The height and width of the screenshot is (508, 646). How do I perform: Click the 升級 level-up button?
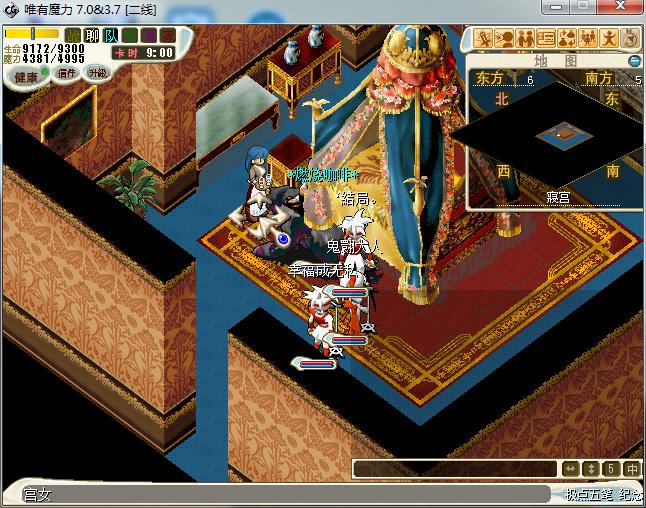(x=97, y=73)
